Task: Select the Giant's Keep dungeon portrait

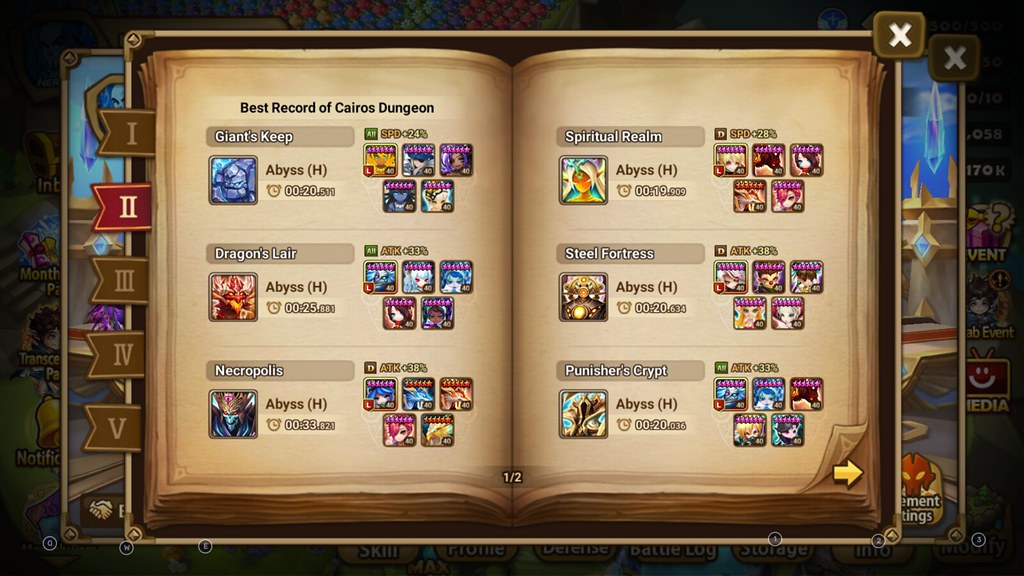Action: coord(233,180)
